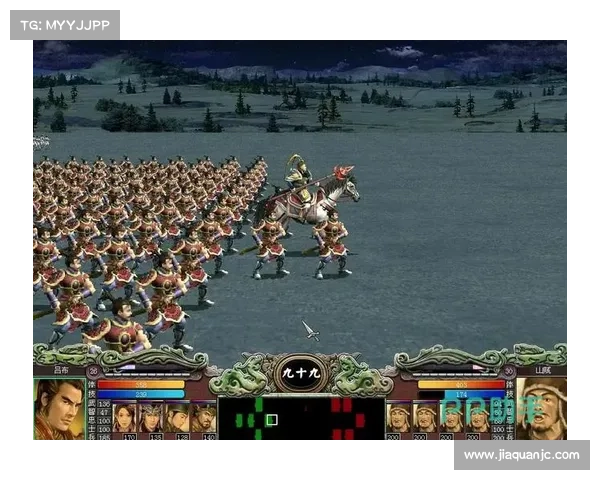Select the bearded officer portrait showing 140

tap(203, 415)
